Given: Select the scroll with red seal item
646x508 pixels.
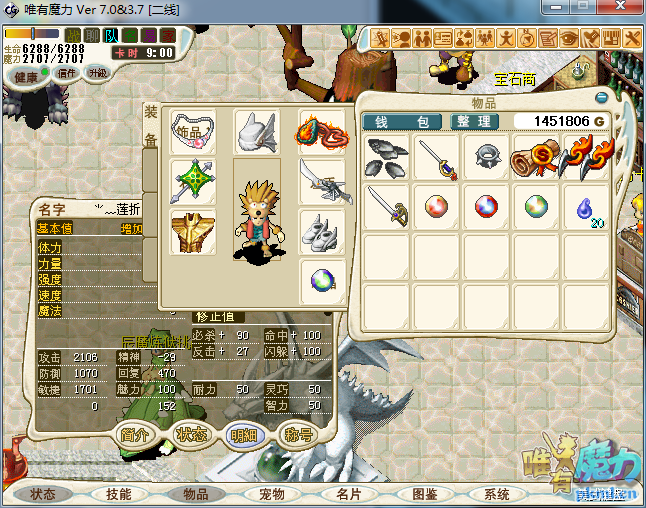Looking at the screenshot, I should coord(533,157).
